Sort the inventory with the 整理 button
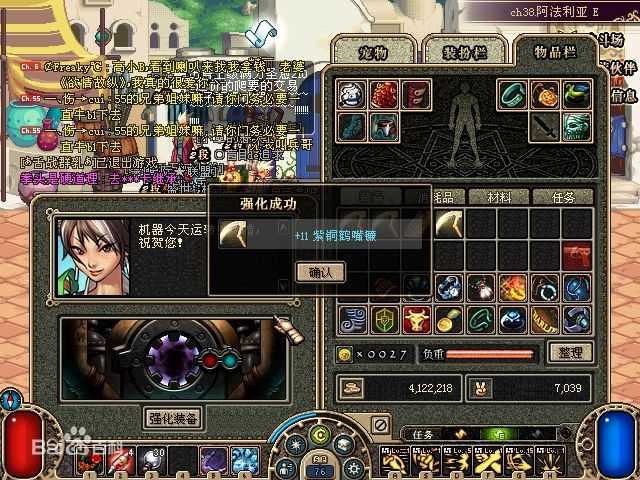Viewport: 640px width, 480px height. 571,352
